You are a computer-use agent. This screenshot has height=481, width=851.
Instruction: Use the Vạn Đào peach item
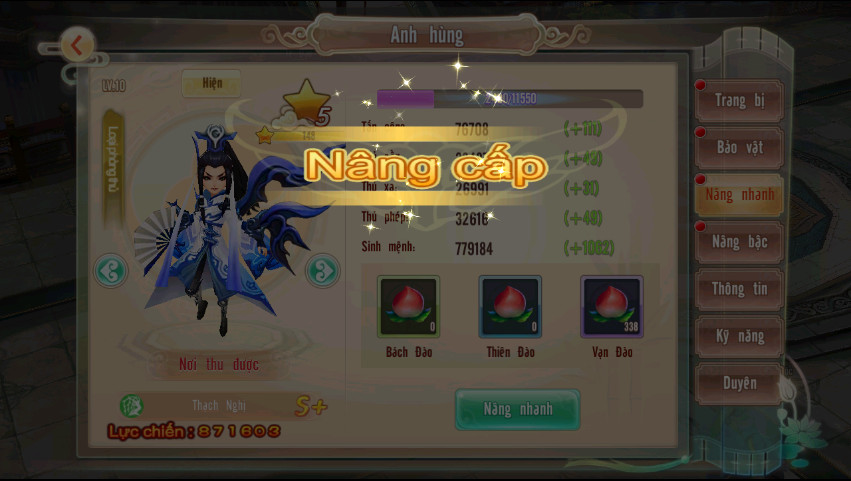pos(611,307)
